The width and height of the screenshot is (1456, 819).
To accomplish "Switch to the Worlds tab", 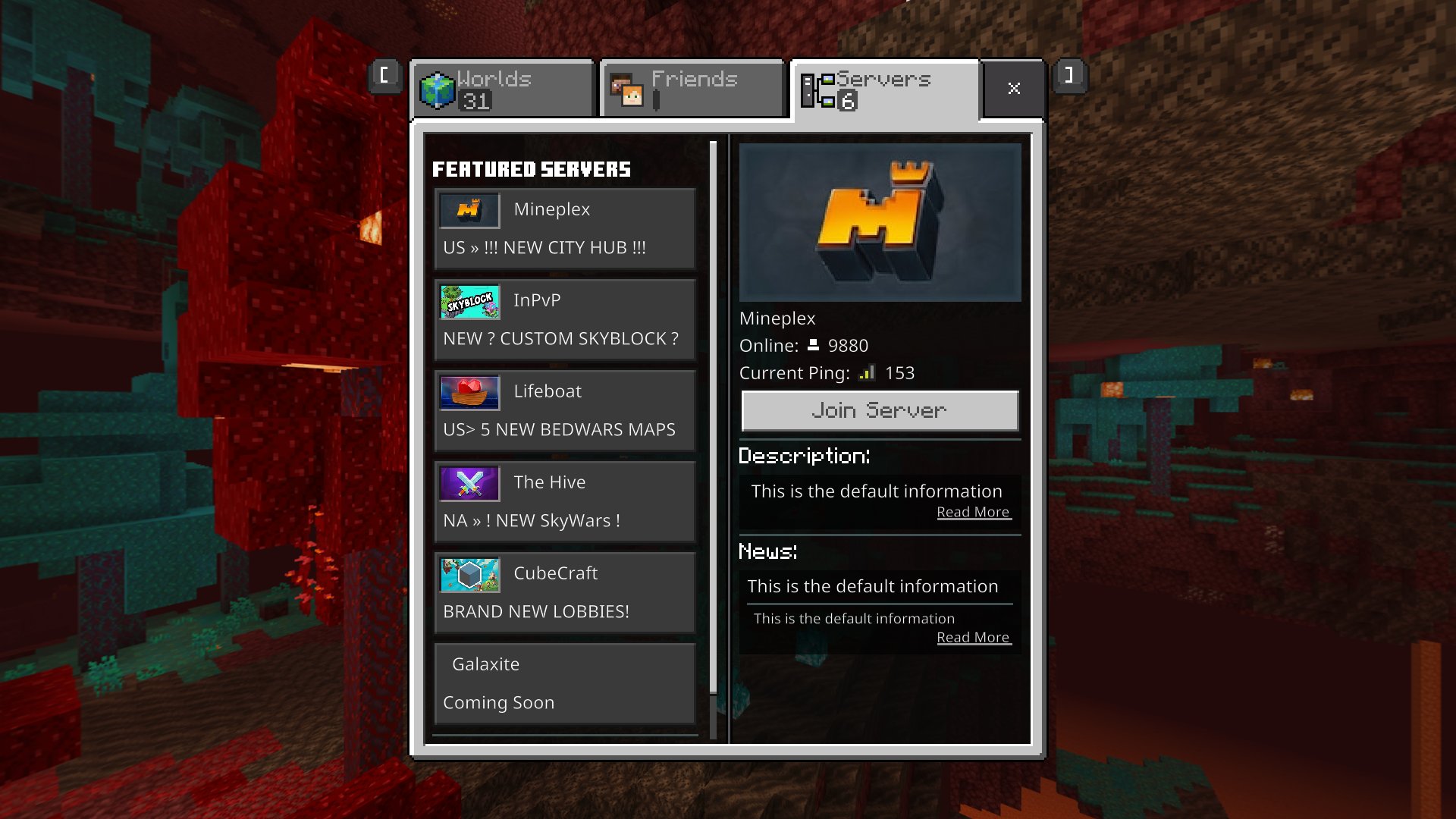I will pyautogui.click(x=500, y=87).
